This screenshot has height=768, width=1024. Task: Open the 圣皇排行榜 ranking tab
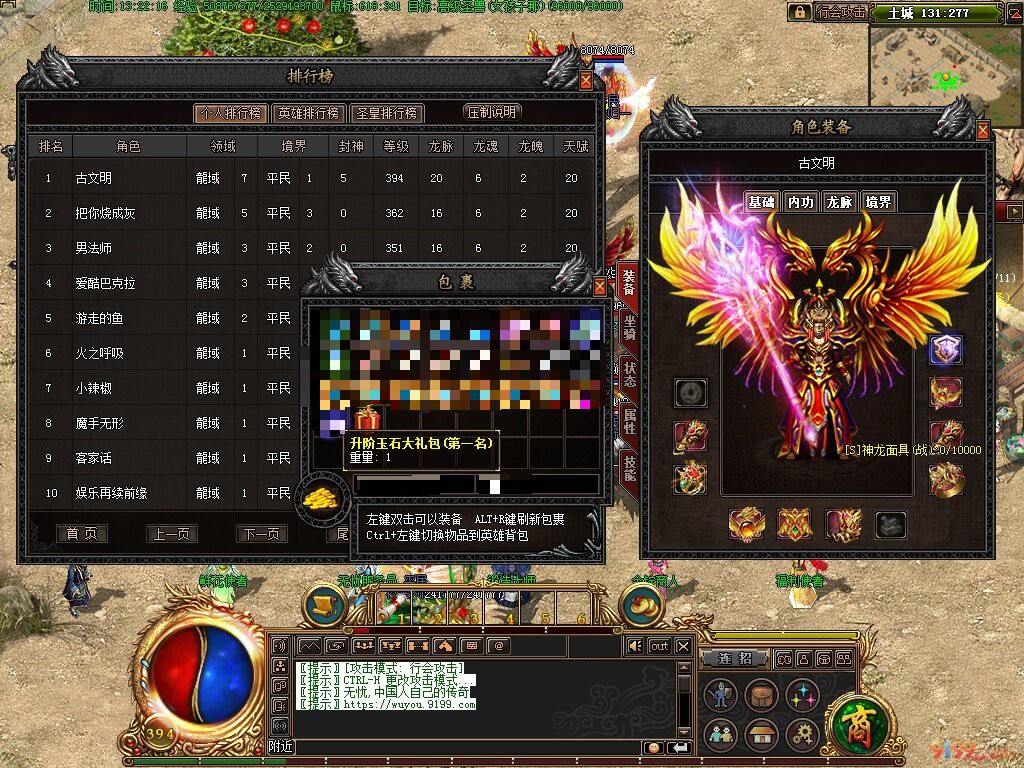[389, 113]
